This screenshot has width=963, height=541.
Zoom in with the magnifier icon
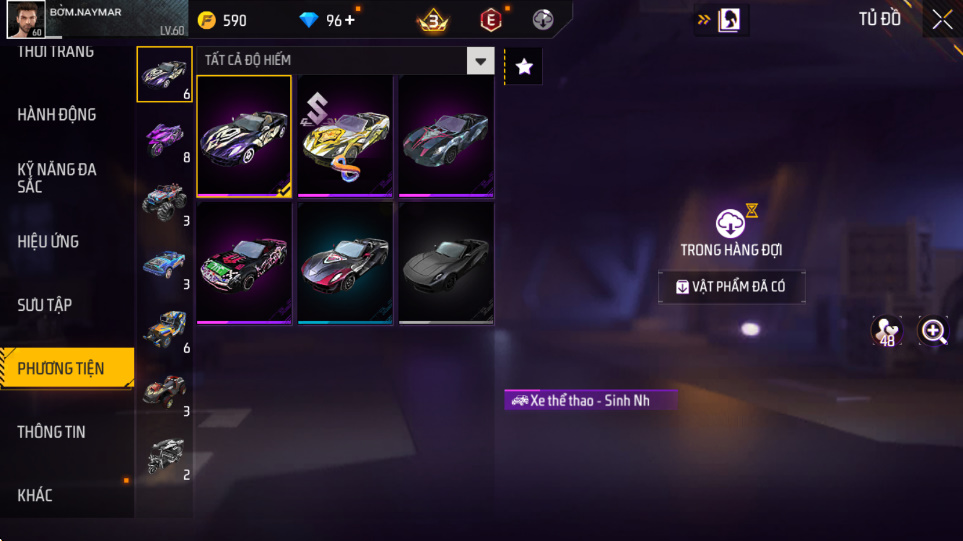(x=933, y=332)
